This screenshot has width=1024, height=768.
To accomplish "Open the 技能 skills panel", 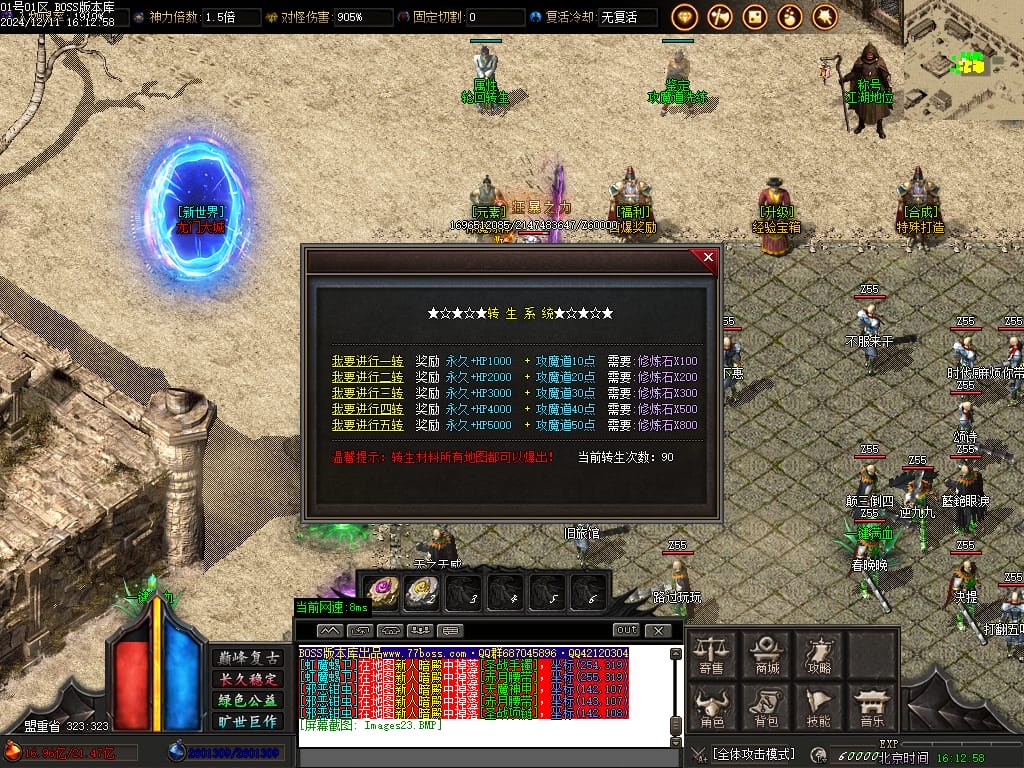I will 819,707.
